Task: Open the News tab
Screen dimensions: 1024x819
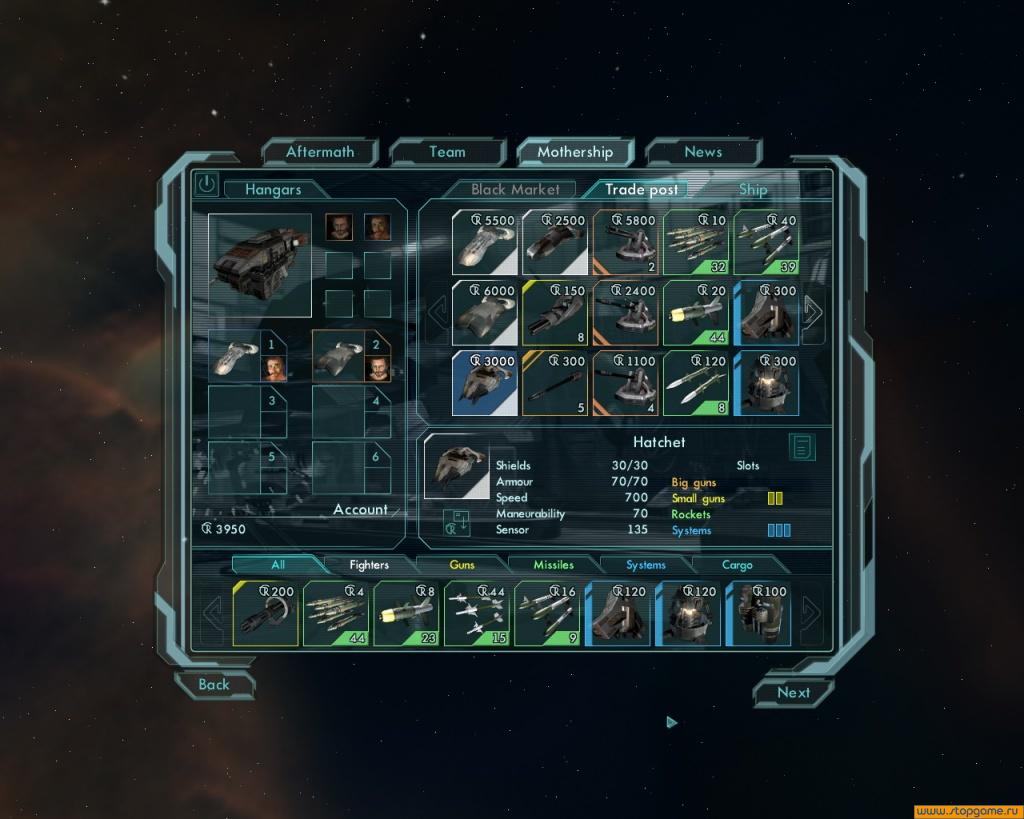Action: click(x=703, y=152)
